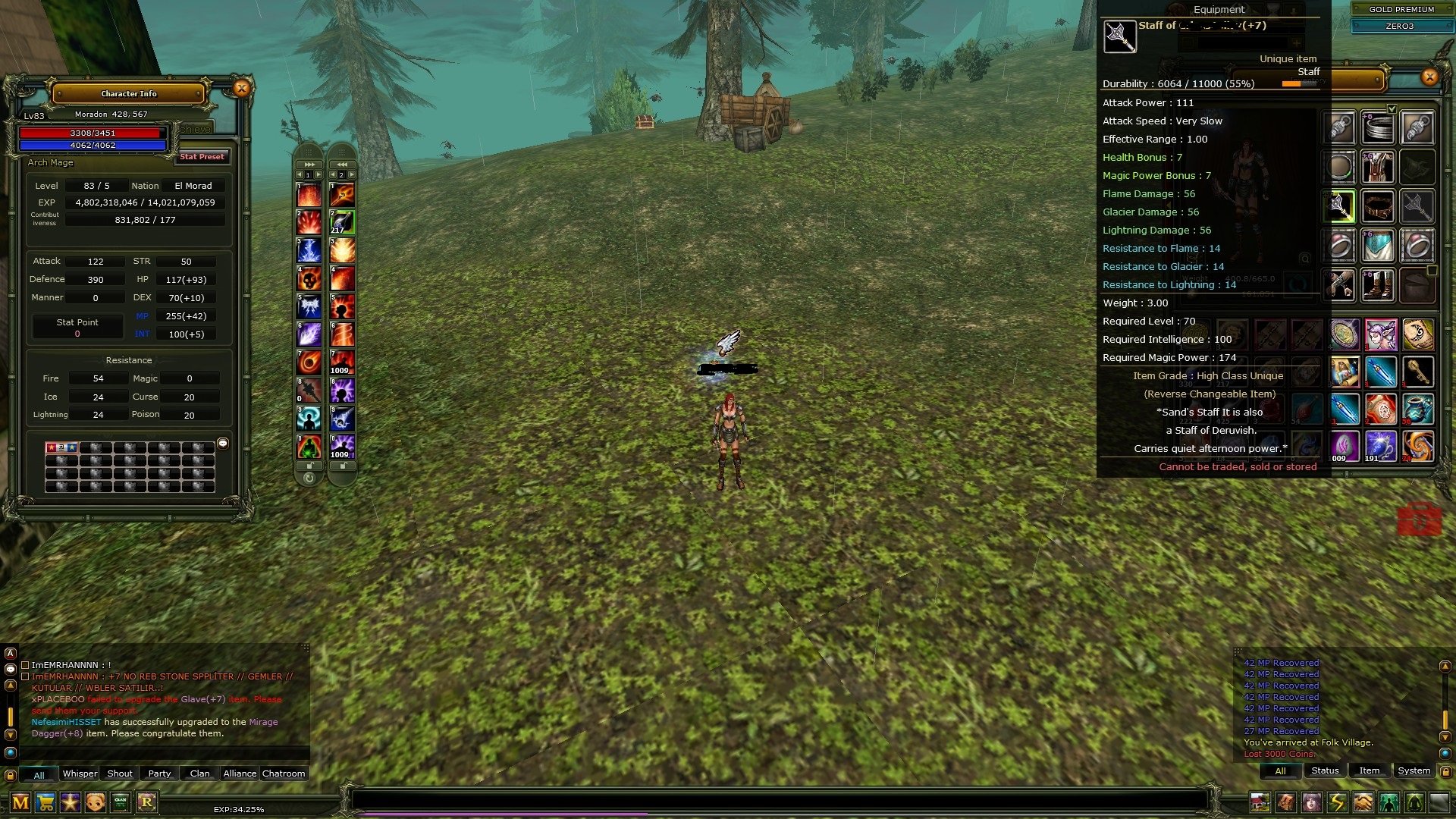Click the village house icon in the bottom-right hotbar

pos(1260,802)
